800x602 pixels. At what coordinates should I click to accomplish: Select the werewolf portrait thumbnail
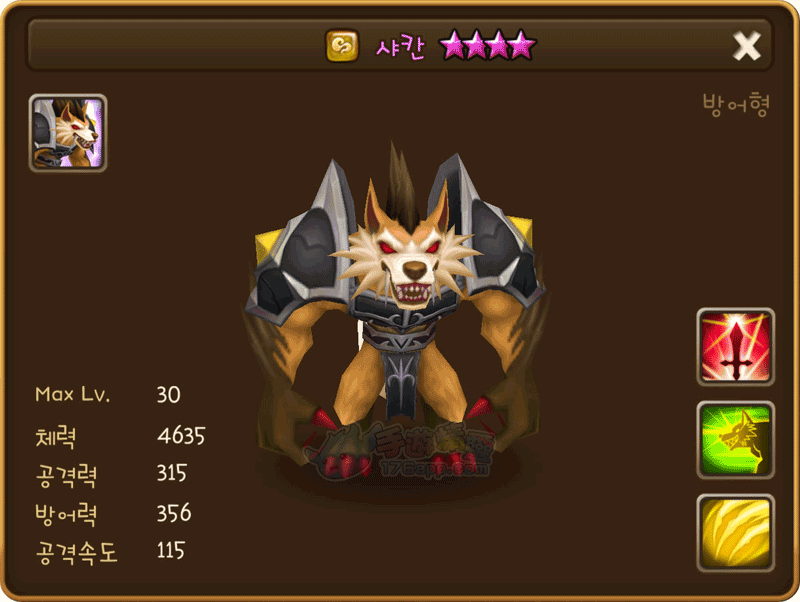(68, 133)
